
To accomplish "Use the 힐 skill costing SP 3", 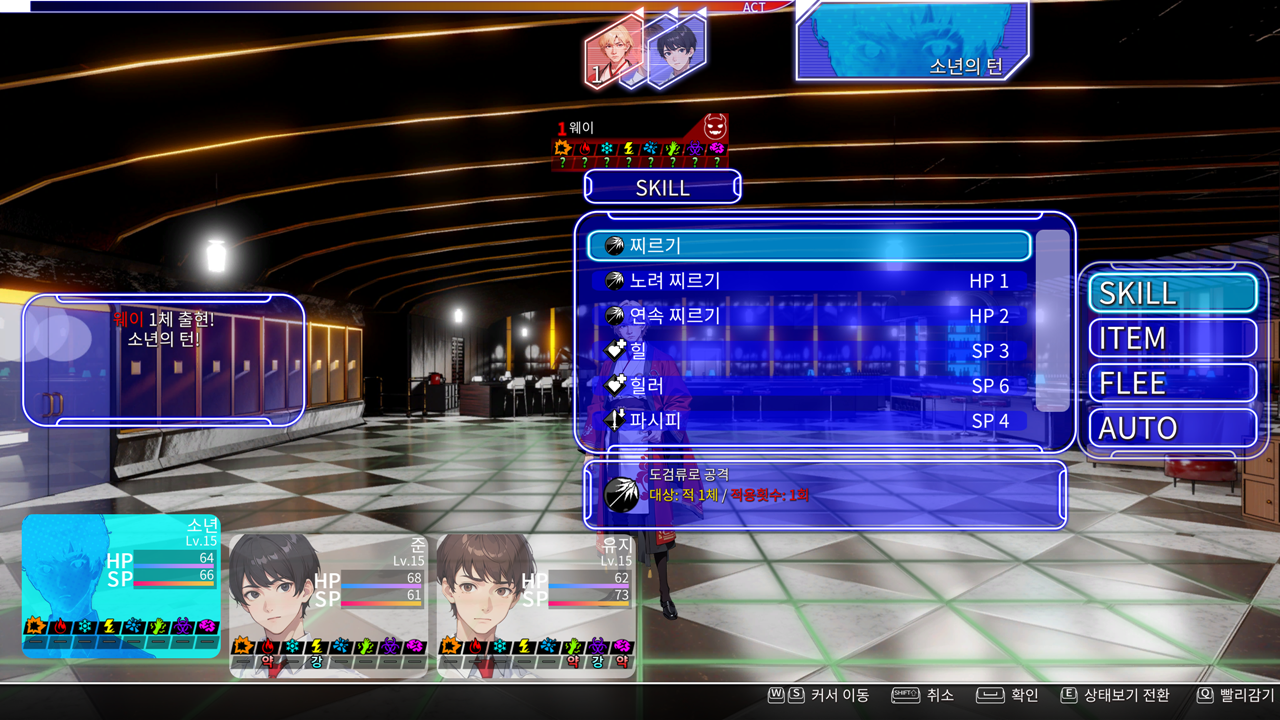I will [808, 351].
